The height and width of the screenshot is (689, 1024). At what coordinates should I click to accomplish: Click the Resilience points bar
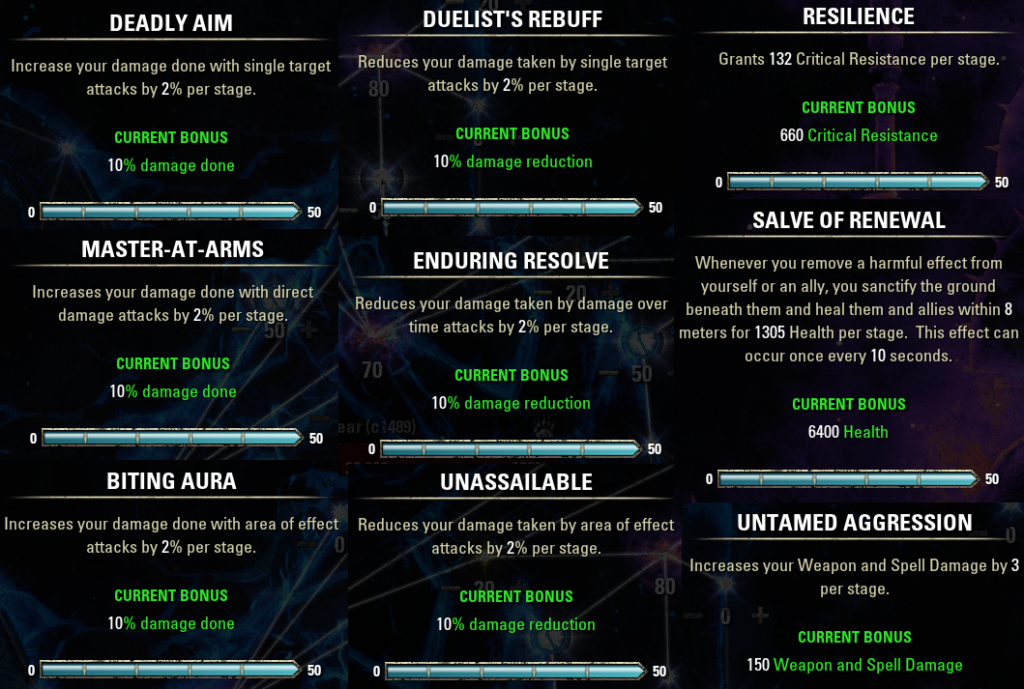(857, 182)
